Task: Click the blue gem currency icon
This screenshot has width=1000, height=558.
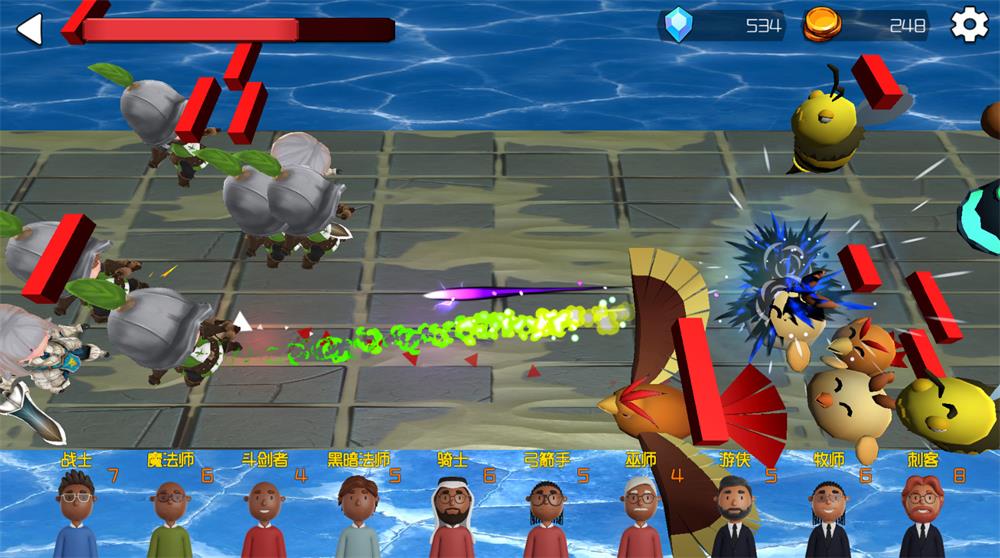Action: click(x=679, y=25)
